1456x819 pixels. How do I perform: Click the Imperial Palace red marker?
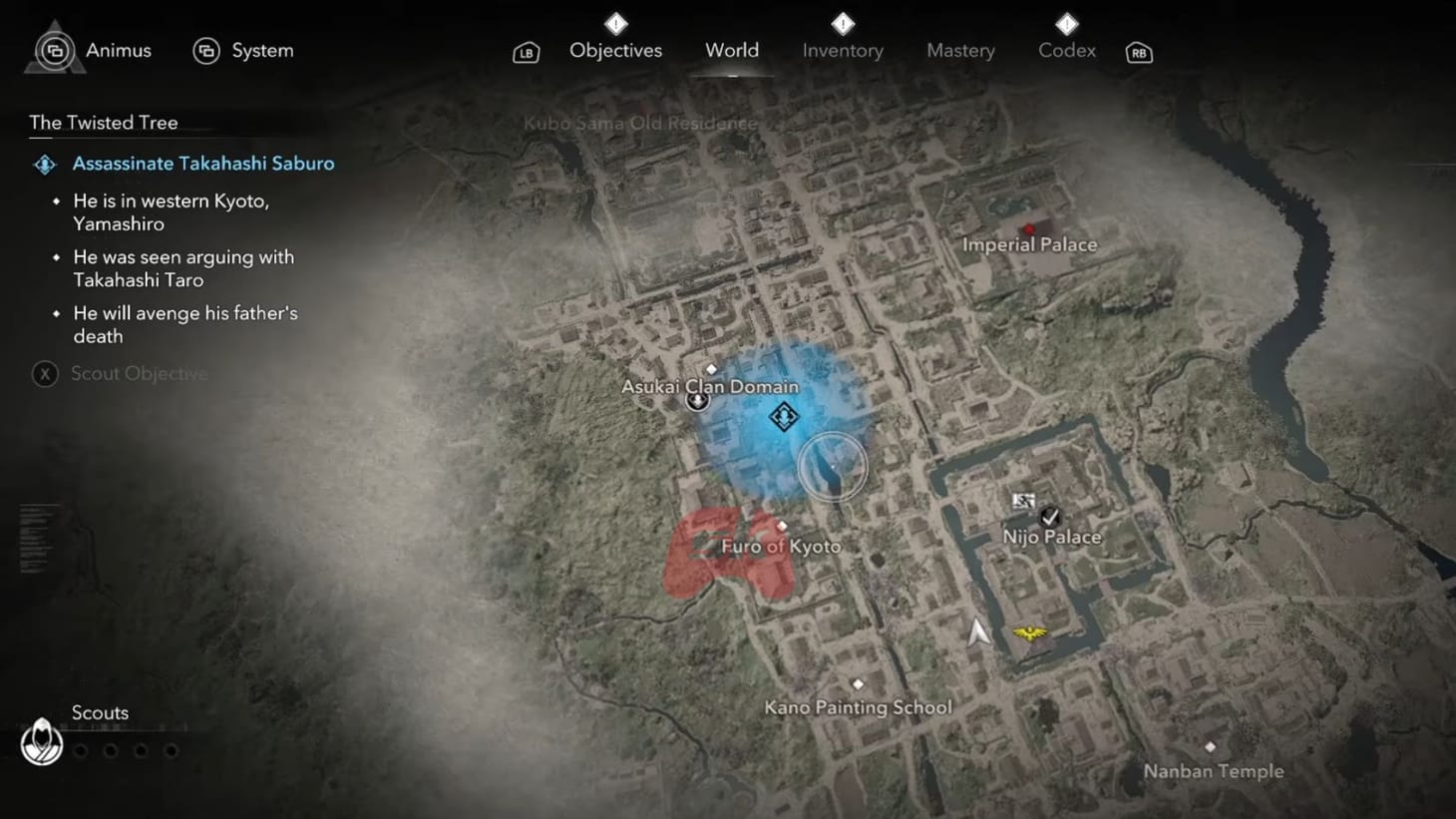(x=1028, y=228)
